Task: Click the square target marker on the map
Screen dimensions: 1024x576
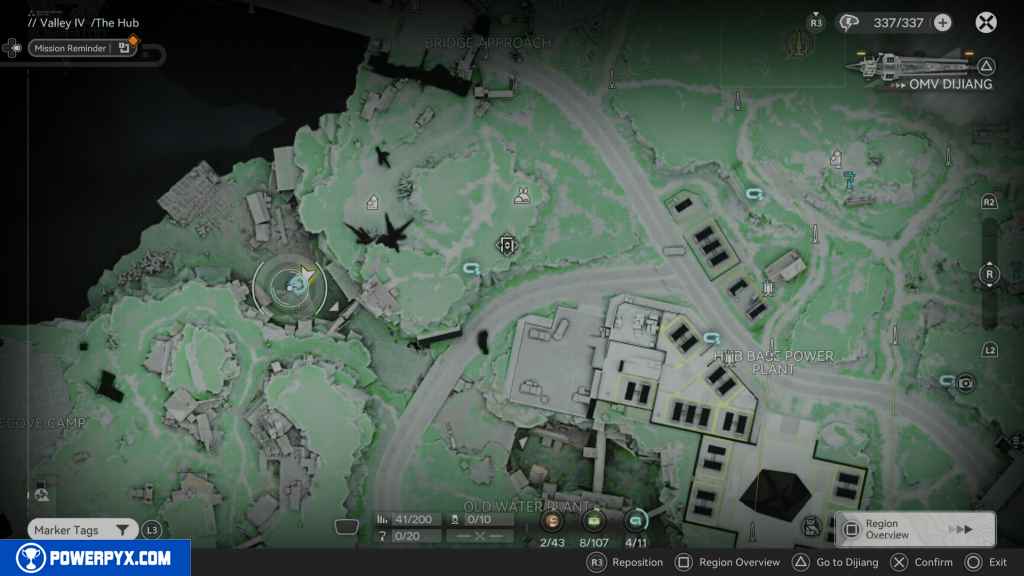Action: (506, 245)
